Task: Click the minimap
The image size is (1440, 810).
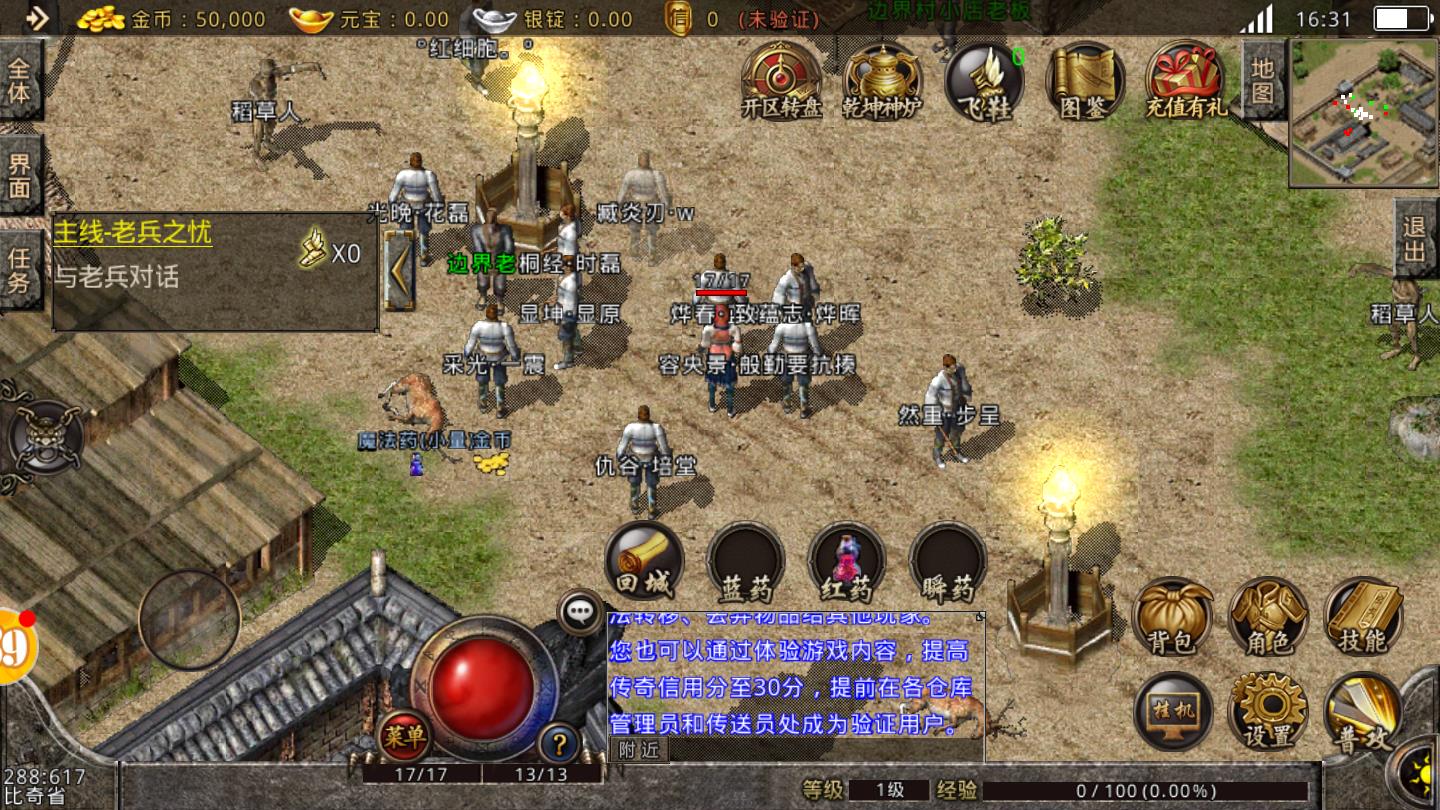Action: click(x=1364, y=112)
